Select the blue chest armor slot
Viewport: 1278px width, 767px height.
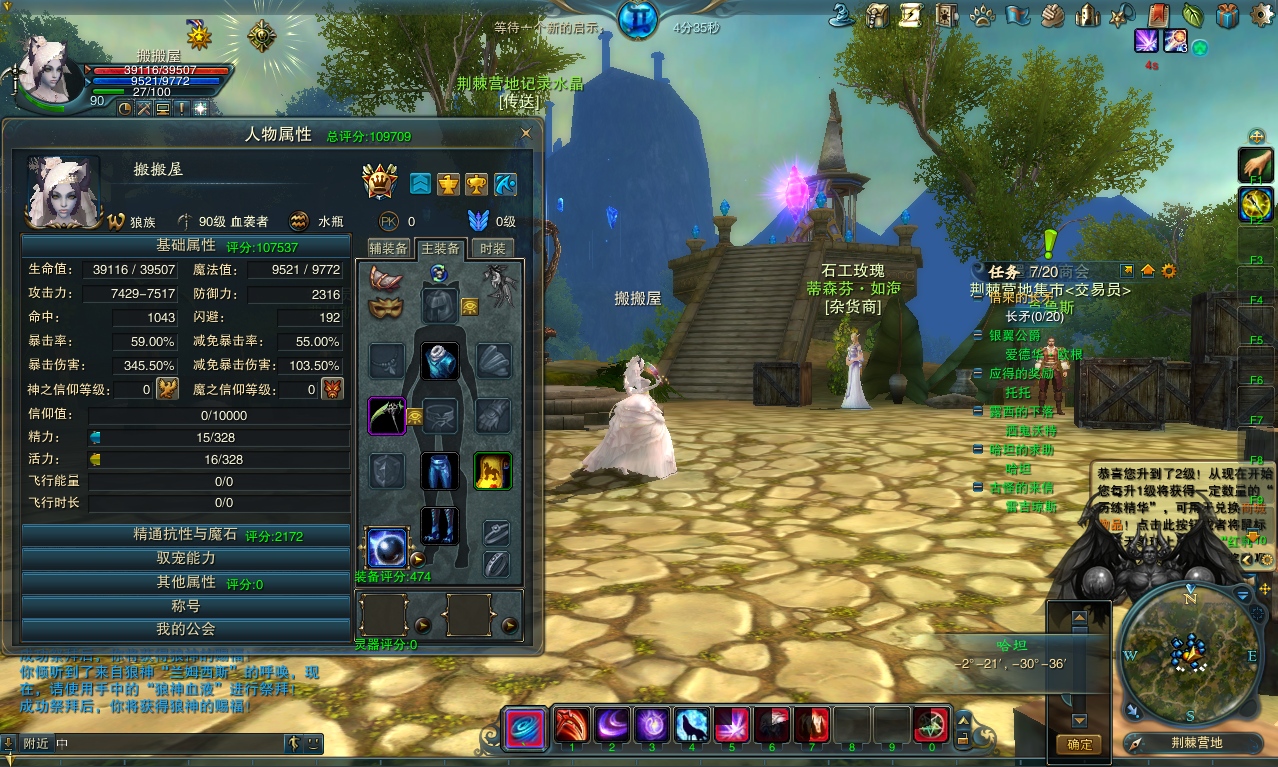coord(439,361)
